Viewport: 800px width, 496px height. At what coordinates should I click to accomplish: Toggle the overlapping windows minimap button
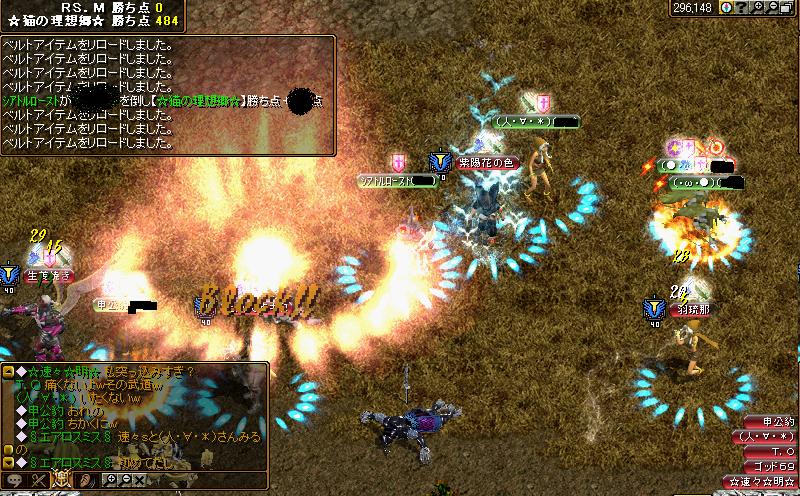pos(788,8)
